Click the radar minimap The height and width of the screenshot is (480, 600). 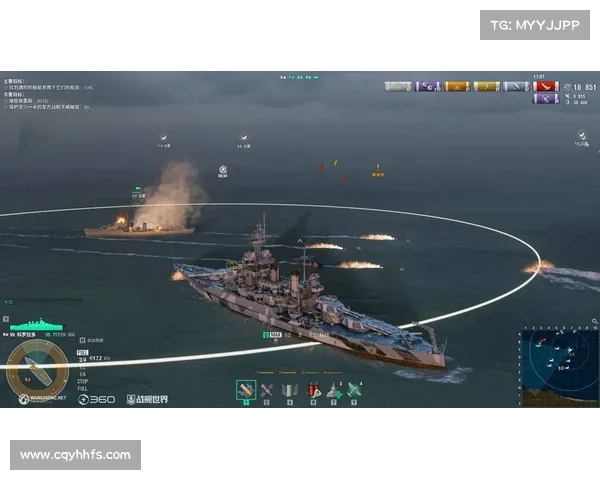coord(559,367)
